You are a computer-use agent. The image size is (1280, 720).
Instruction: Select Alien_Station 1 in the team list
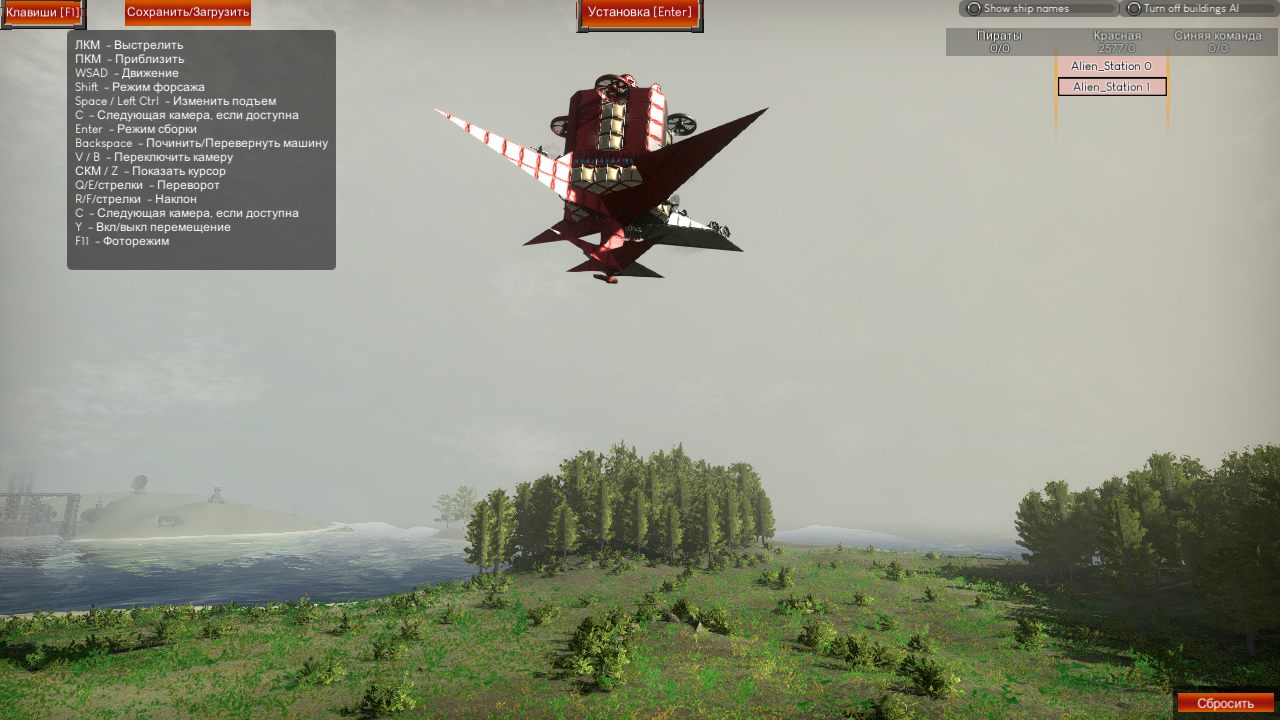(x=1111, y=87)
